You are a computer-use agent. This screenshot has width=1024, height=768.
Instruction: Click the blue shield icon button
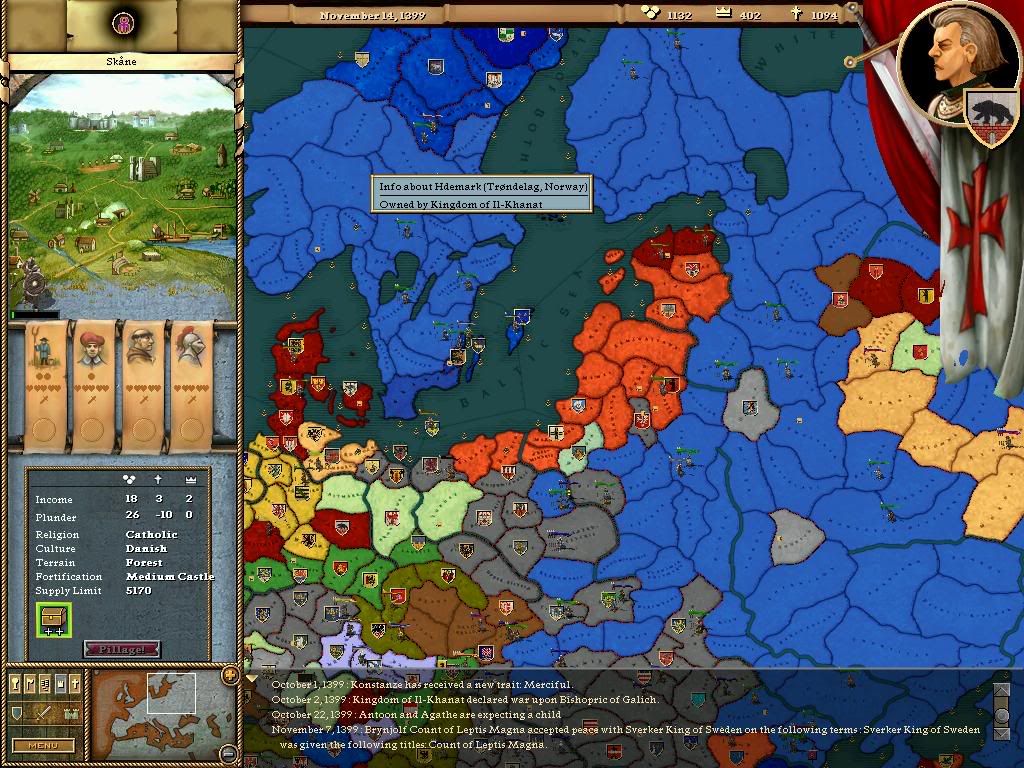pos(17,713)
